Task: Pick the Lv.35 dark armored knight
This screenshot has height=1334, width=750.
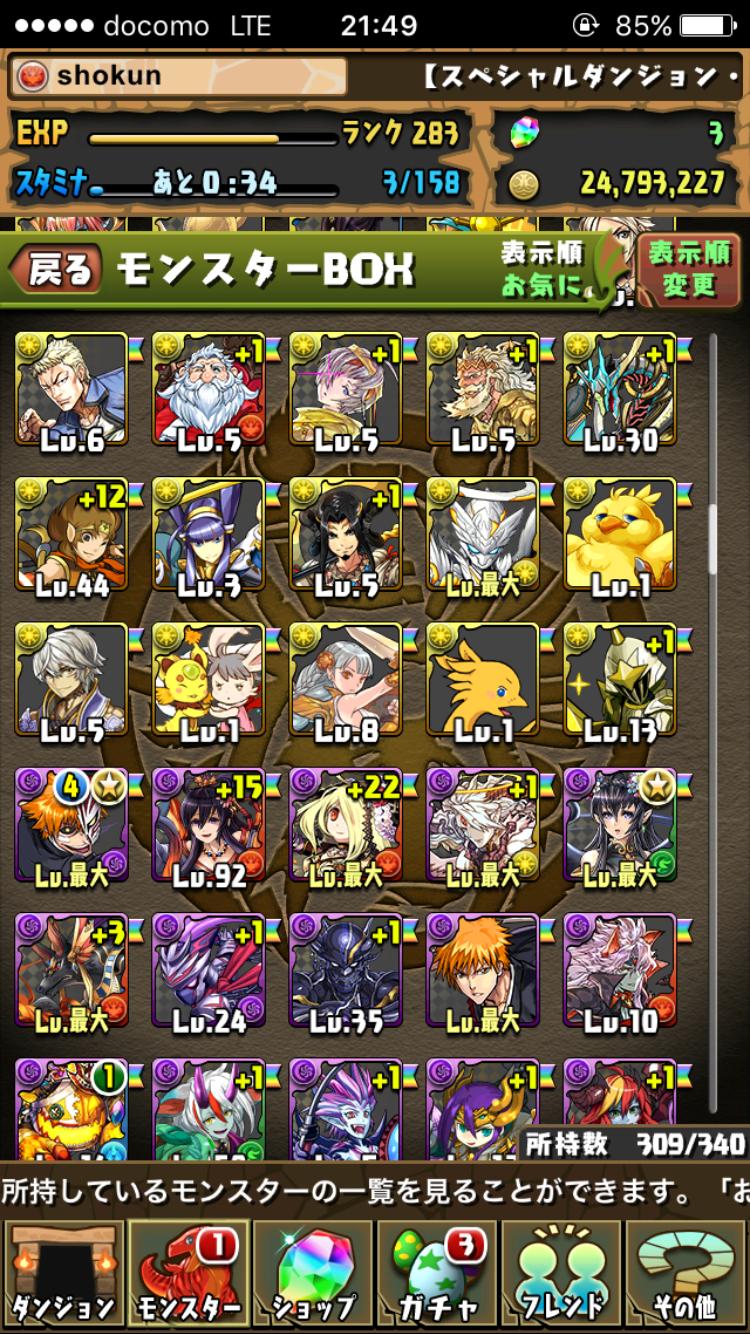Action: point(346,971)
